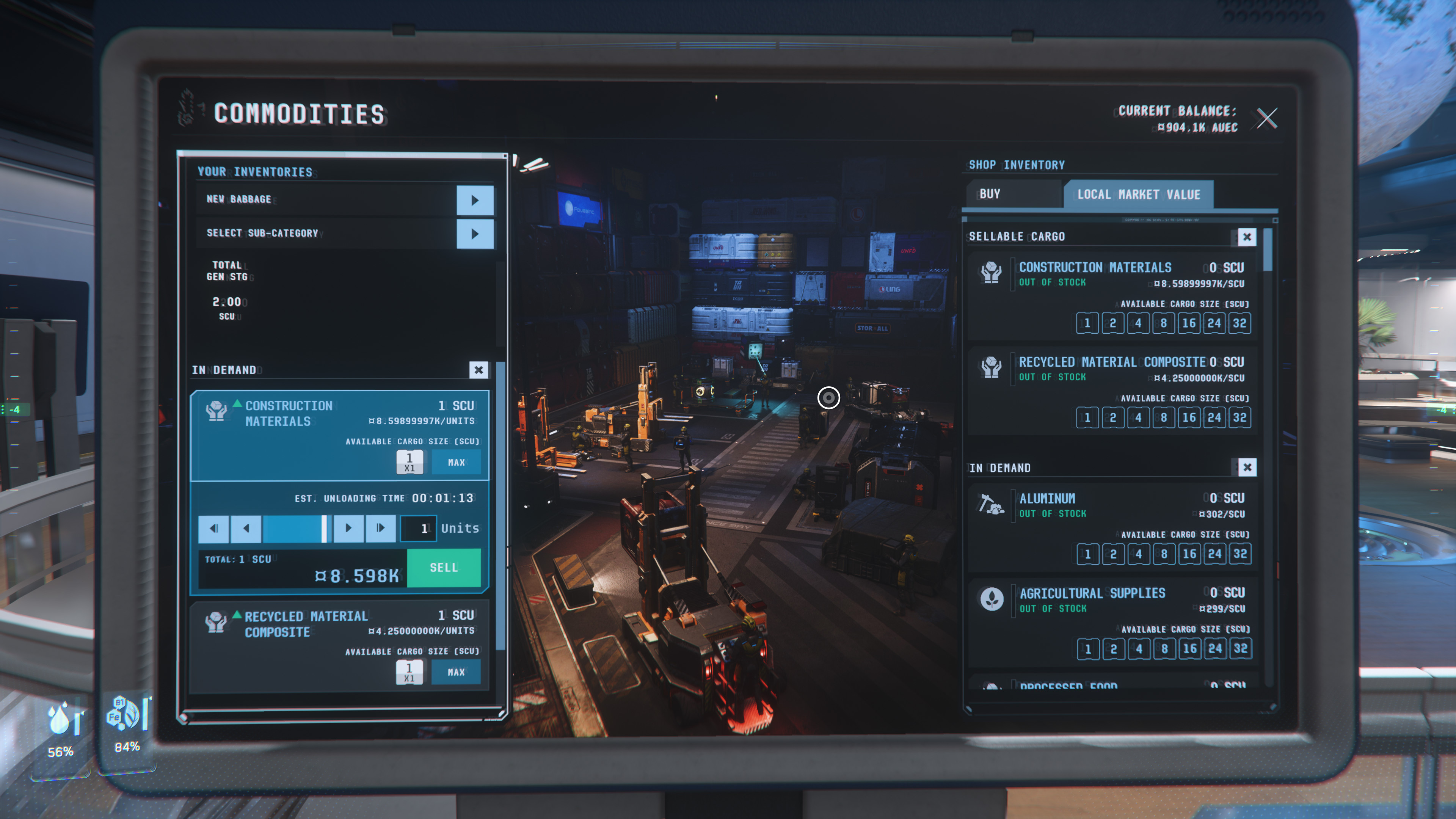Decrease sell units by one step
The image size is (1456, 819).
pos(246,529)
